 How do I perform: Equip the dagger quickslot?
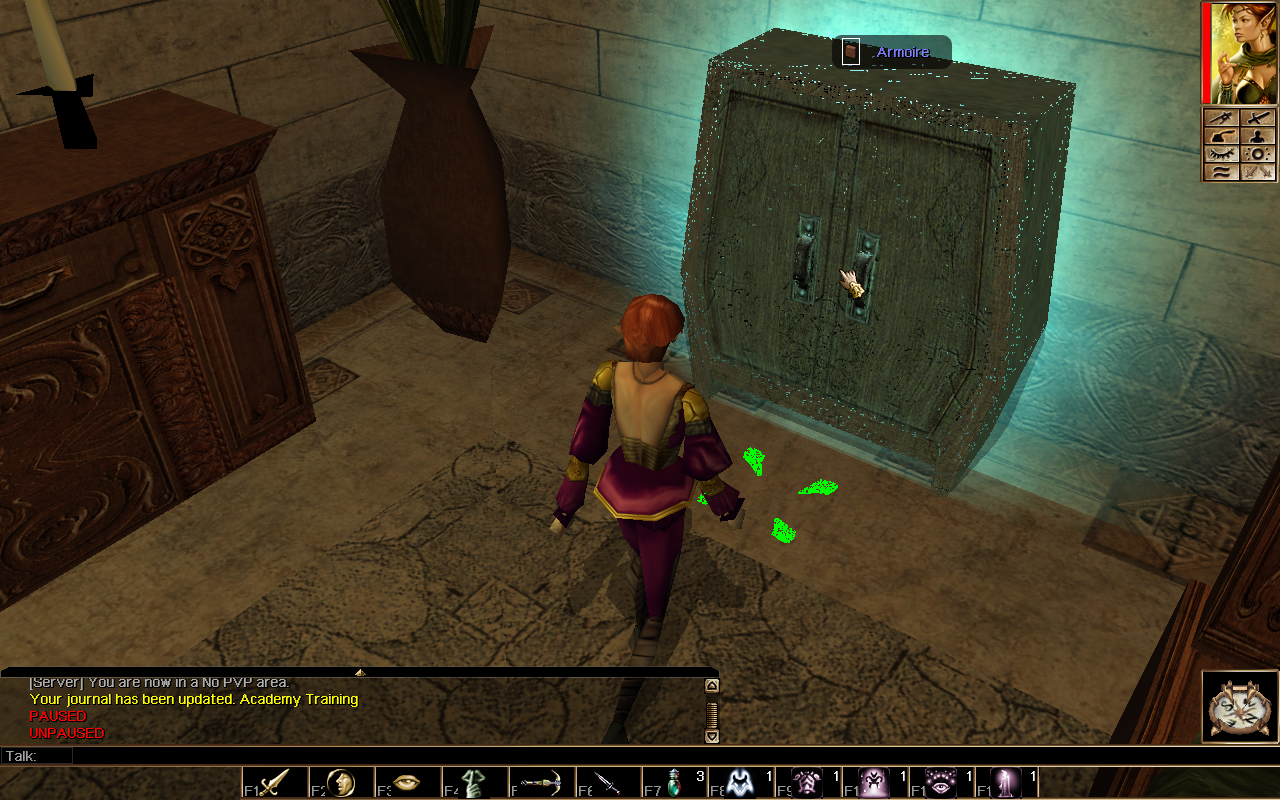click(x=606, y=782)
